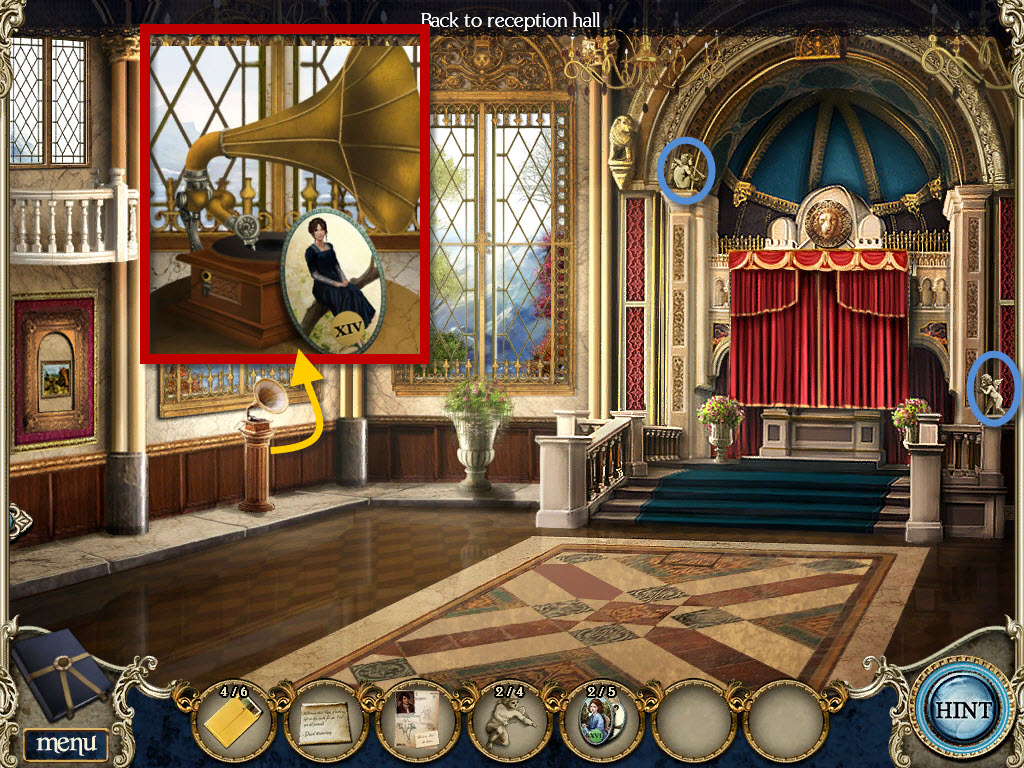Open the blue journal book
The width and height of the screenshot is (1024, 768).
click(62, 676)
